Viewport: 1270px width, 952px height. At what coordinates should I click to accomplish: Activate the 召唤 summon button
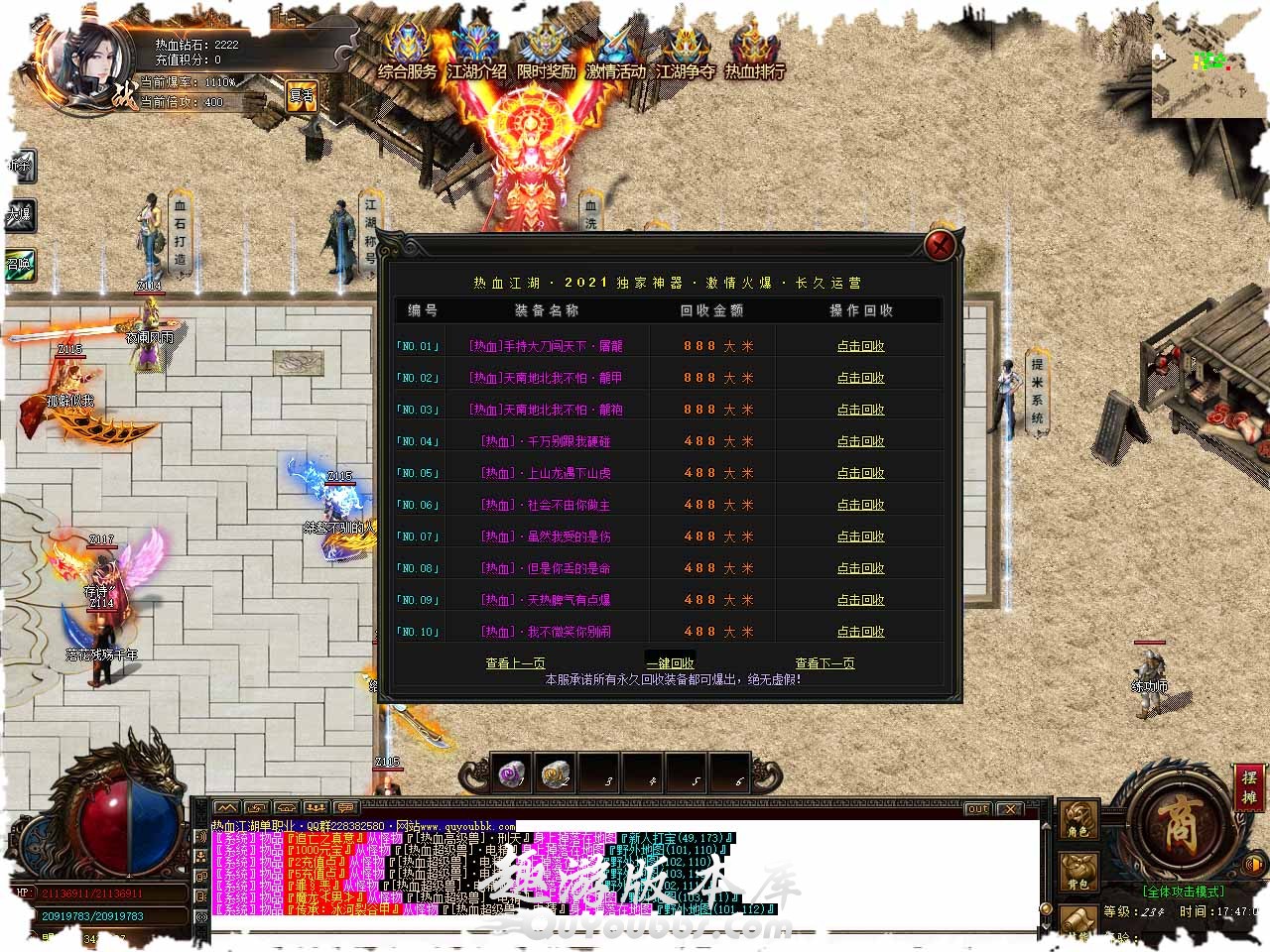19,264
